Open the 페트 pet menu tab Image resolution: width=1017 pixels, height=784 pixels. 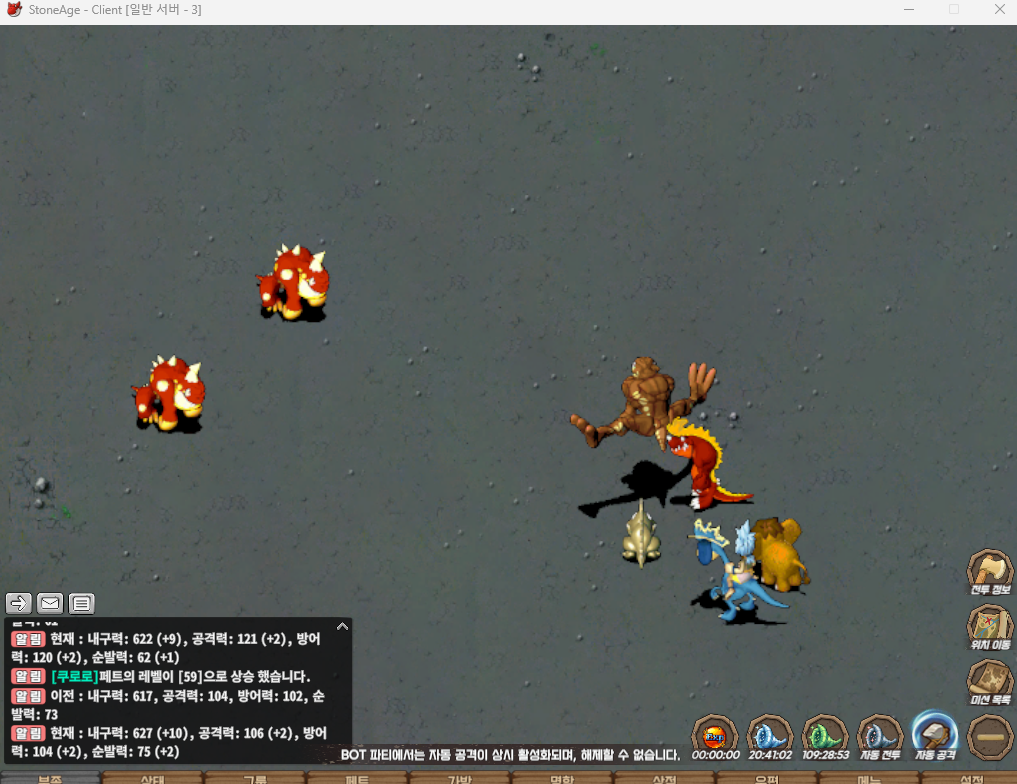[x=357, y=779]
